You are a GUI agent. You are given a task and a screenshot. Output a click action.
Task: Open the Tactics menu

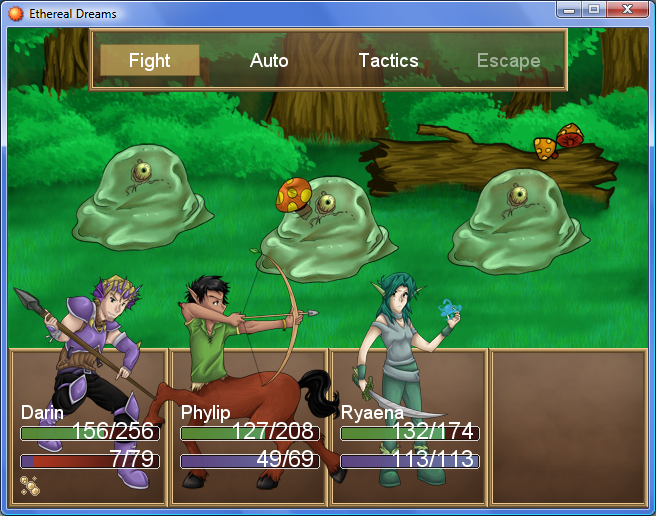pos(388,61)
